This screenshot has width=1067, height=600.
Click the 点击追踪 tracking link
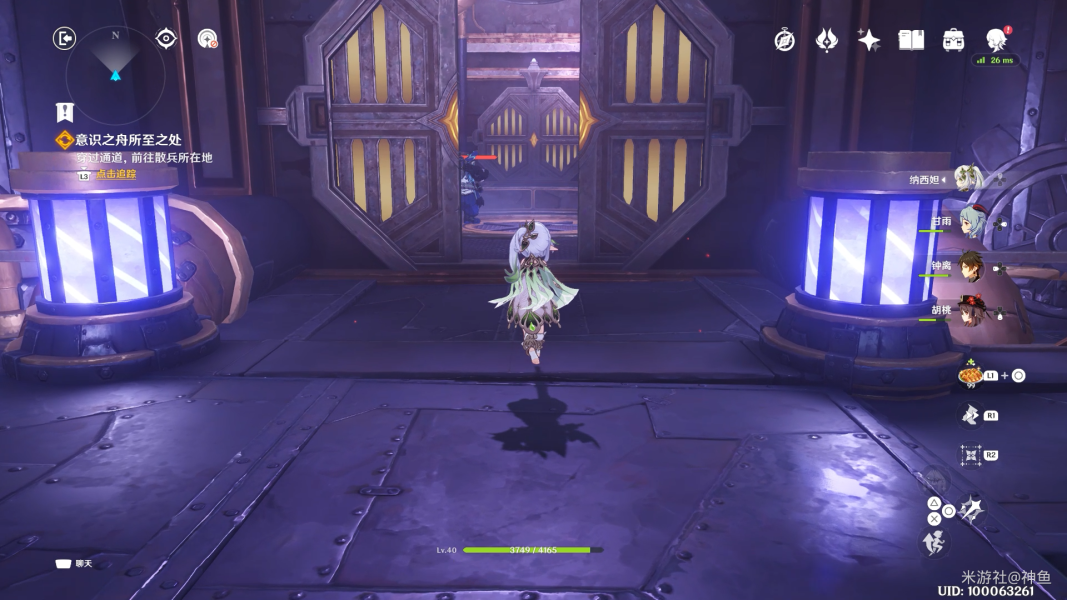click(116, 174)
